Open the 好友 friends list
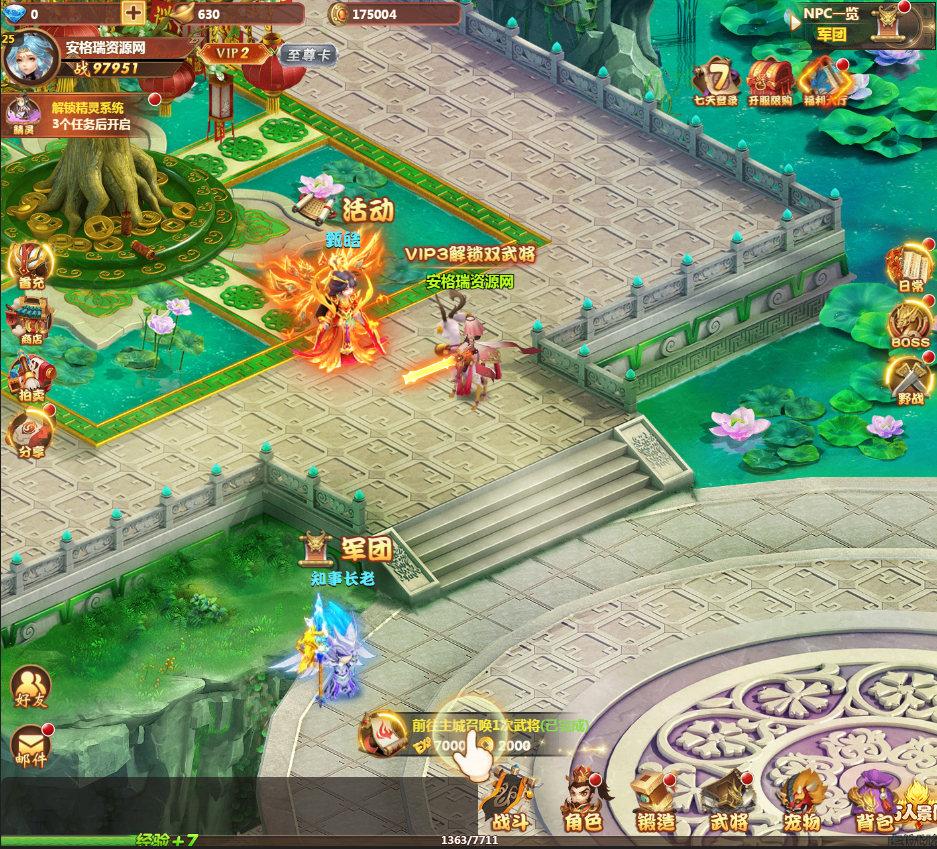Viewport: 937px width, 849px height. click(x=30, y=688)
